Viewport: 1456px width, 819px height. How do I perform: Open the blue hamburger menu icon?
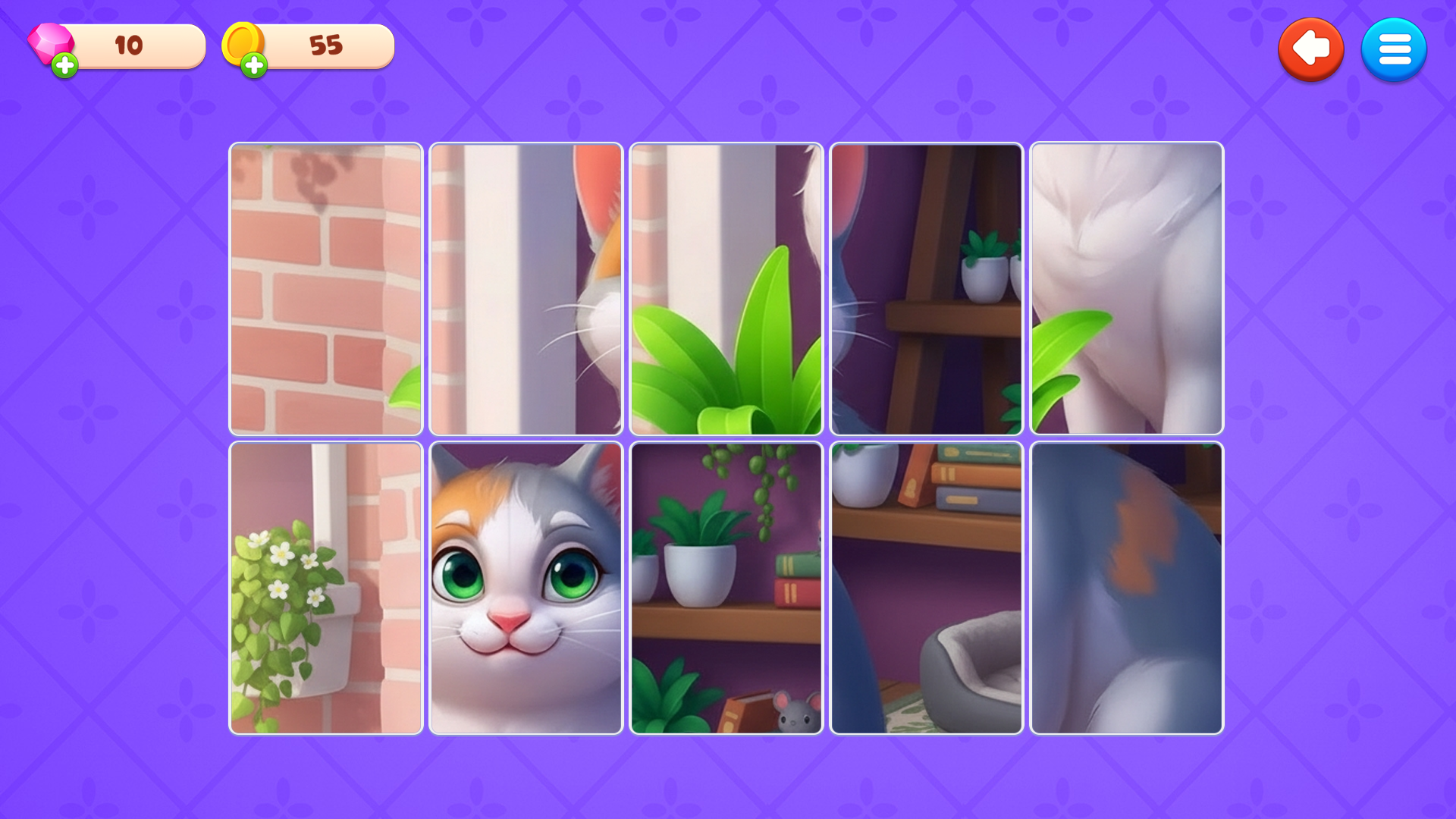(1394, 49)
